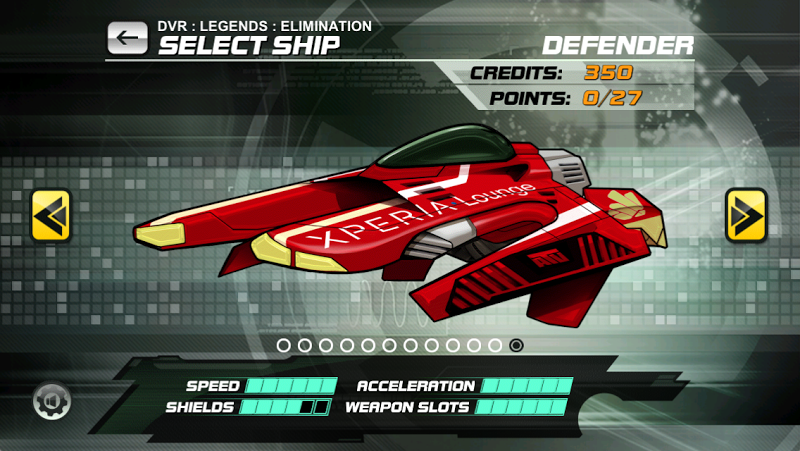Click the last filled page dot
800x451 pixels.
point(516,345)
